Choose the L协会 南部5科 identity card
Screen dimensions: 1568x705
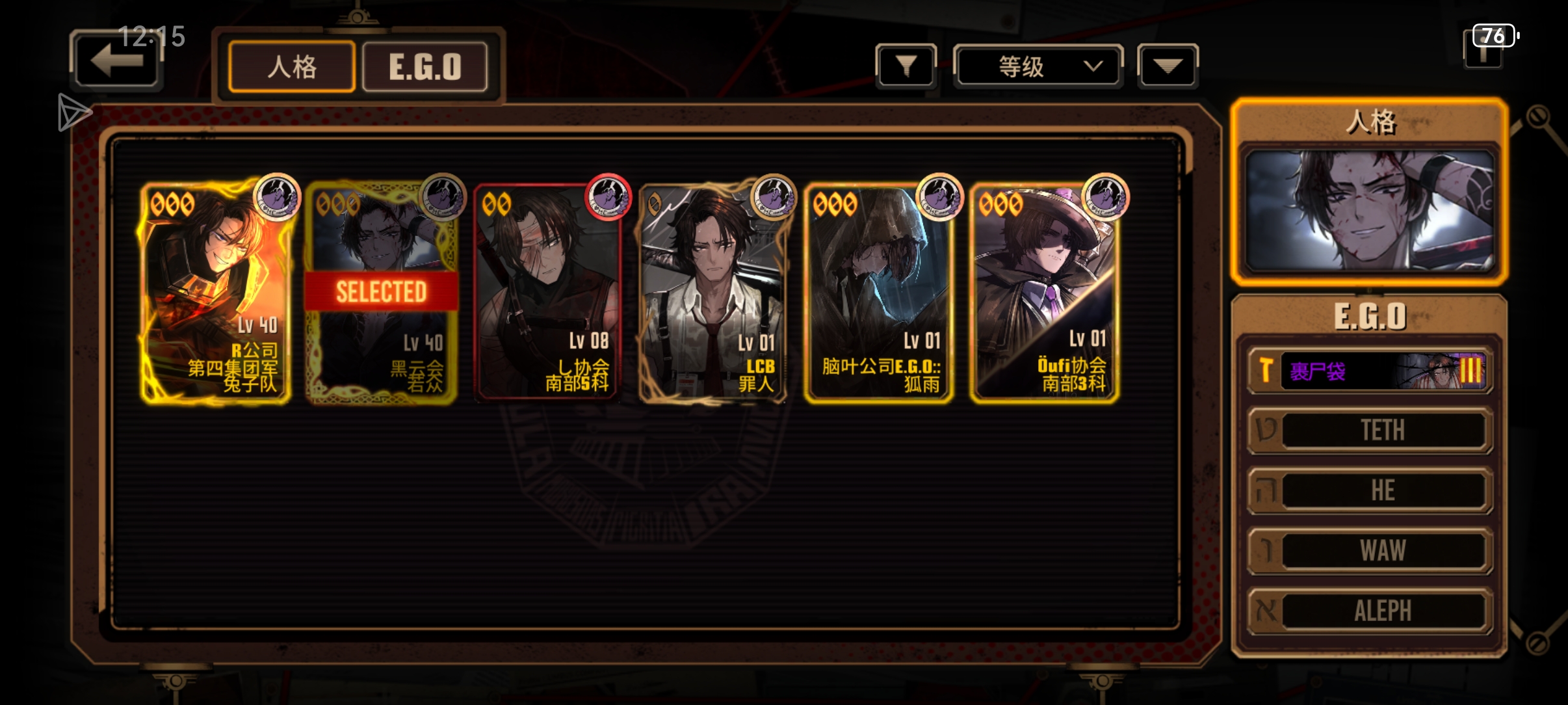[x=547, y=293]
